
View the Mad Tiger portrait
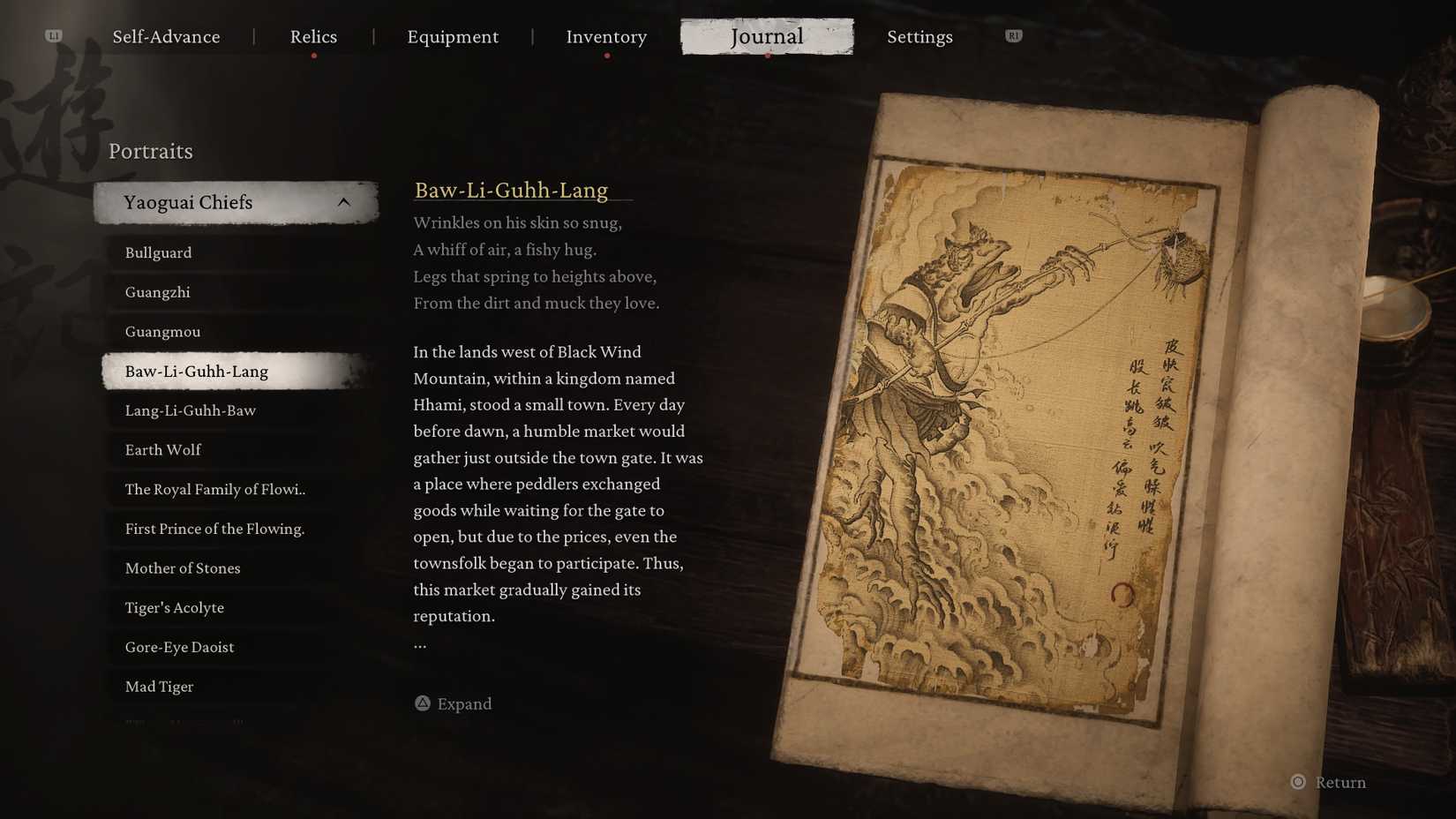159,686
